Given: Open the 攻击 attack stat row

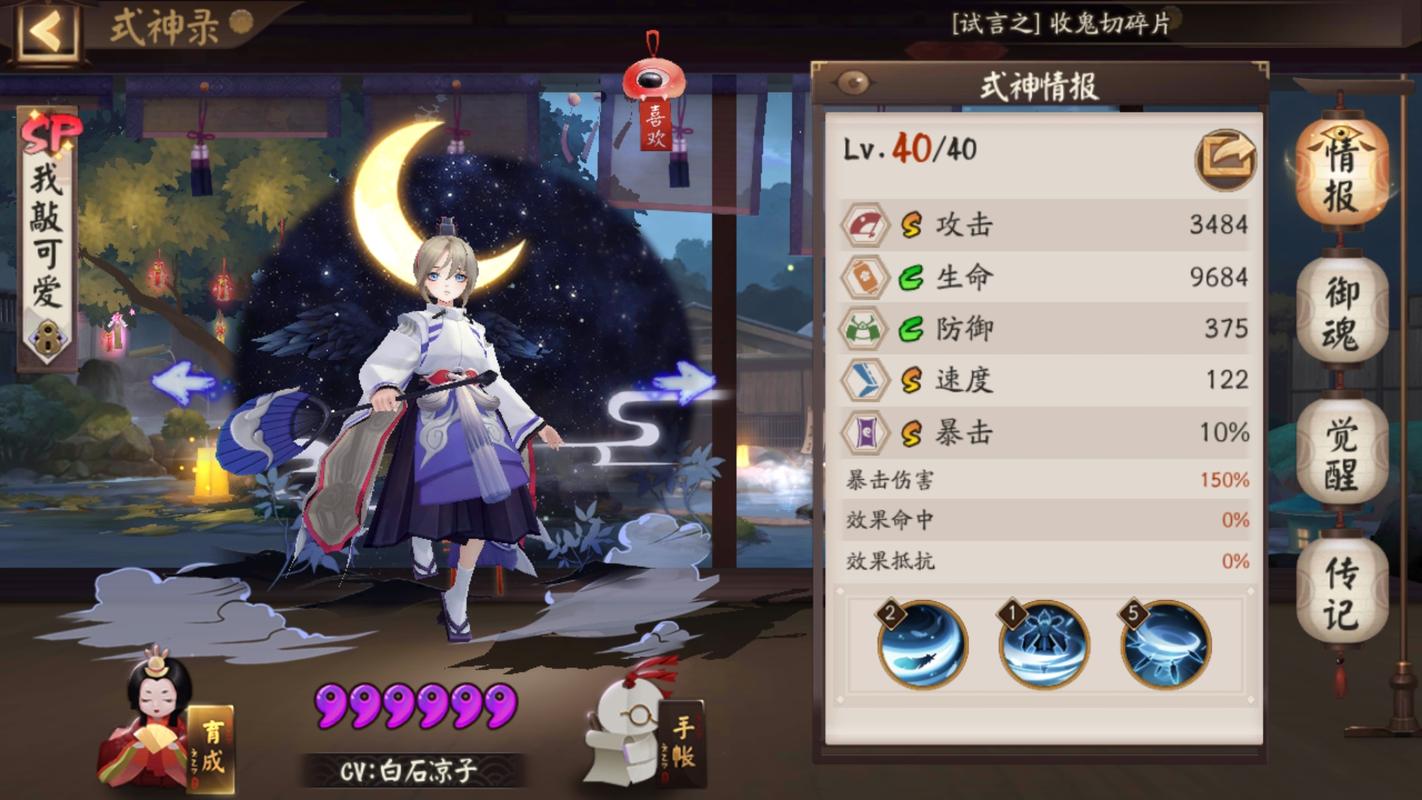Looking at the screenshot, I should [x=1043, y=225].
